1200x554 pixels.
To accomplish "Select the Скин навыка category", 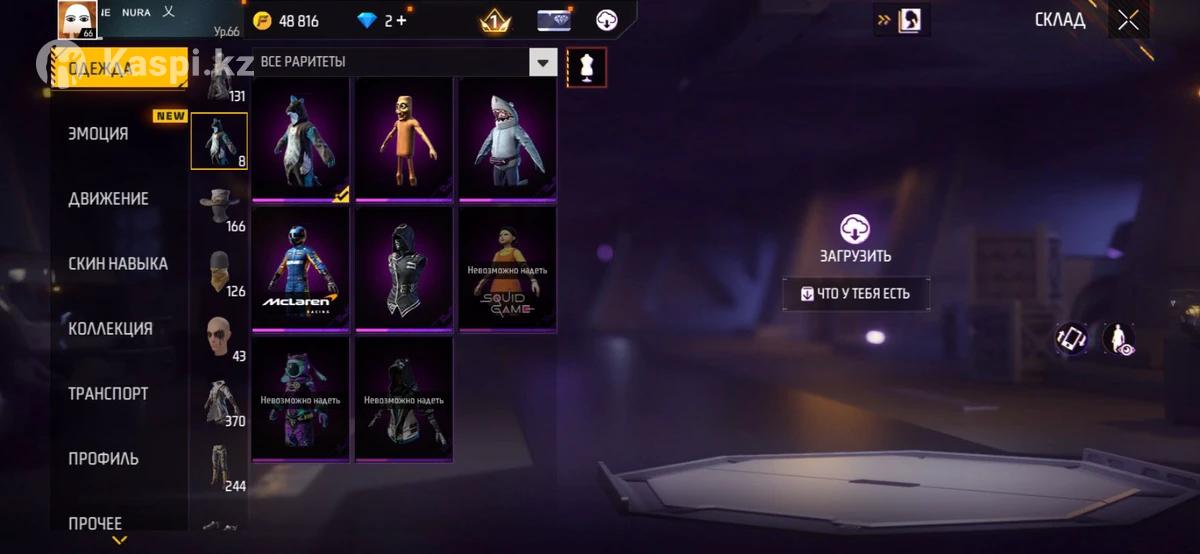I will (x=117, y=264).
